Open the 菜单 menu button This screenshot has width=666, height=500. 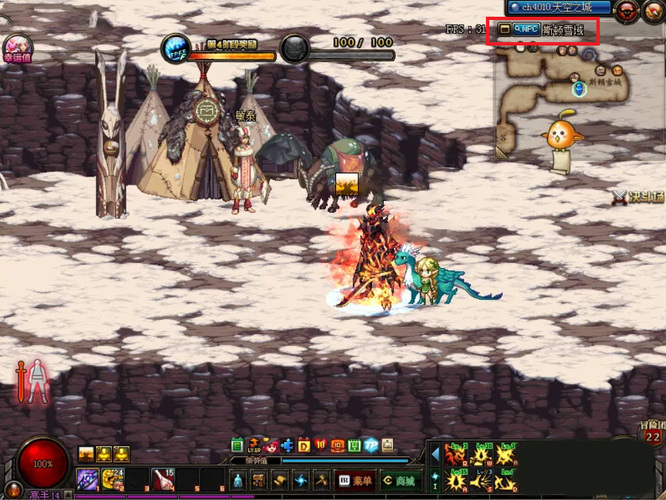357,480
